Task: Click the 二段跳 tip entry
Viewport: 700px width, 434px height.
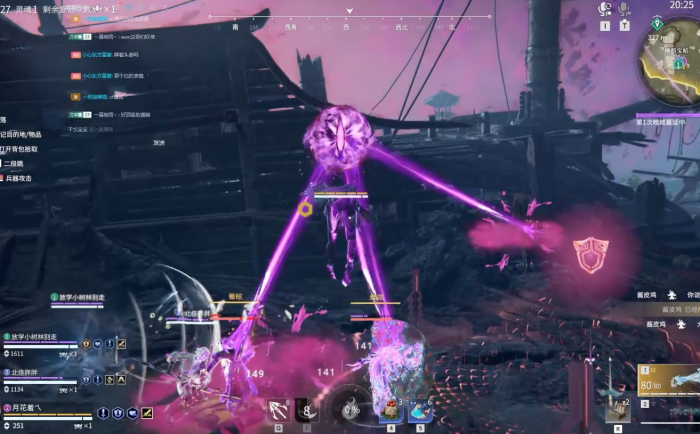Action: coord(14,163)
